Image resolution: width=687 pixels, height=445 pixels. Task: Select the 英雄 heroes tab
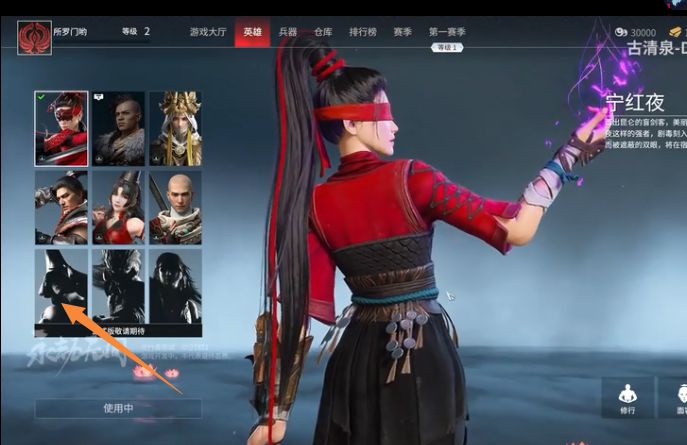coord(252,32)
